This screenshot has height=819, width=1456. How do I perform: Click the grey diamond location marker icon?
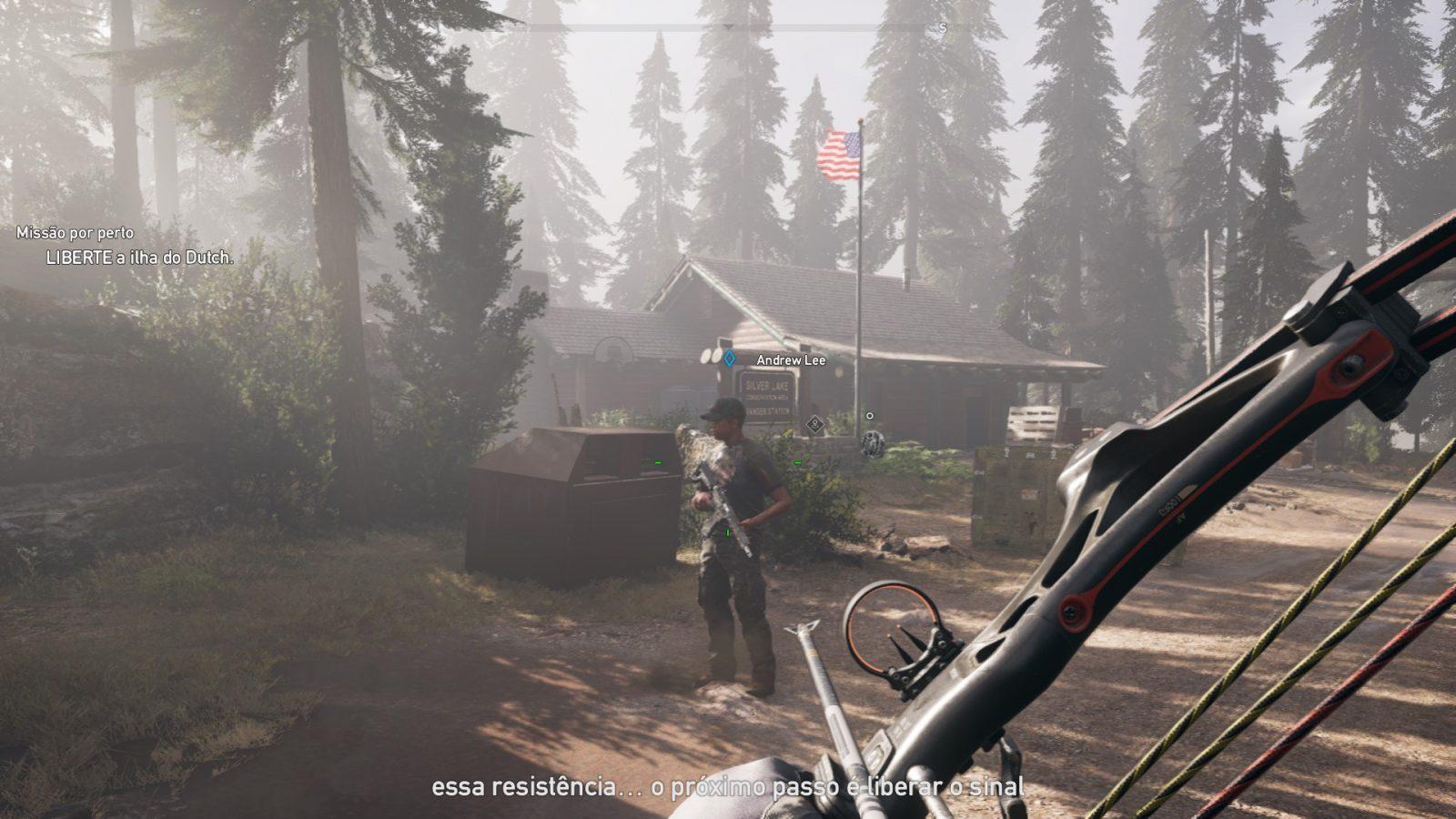[814, 423]
